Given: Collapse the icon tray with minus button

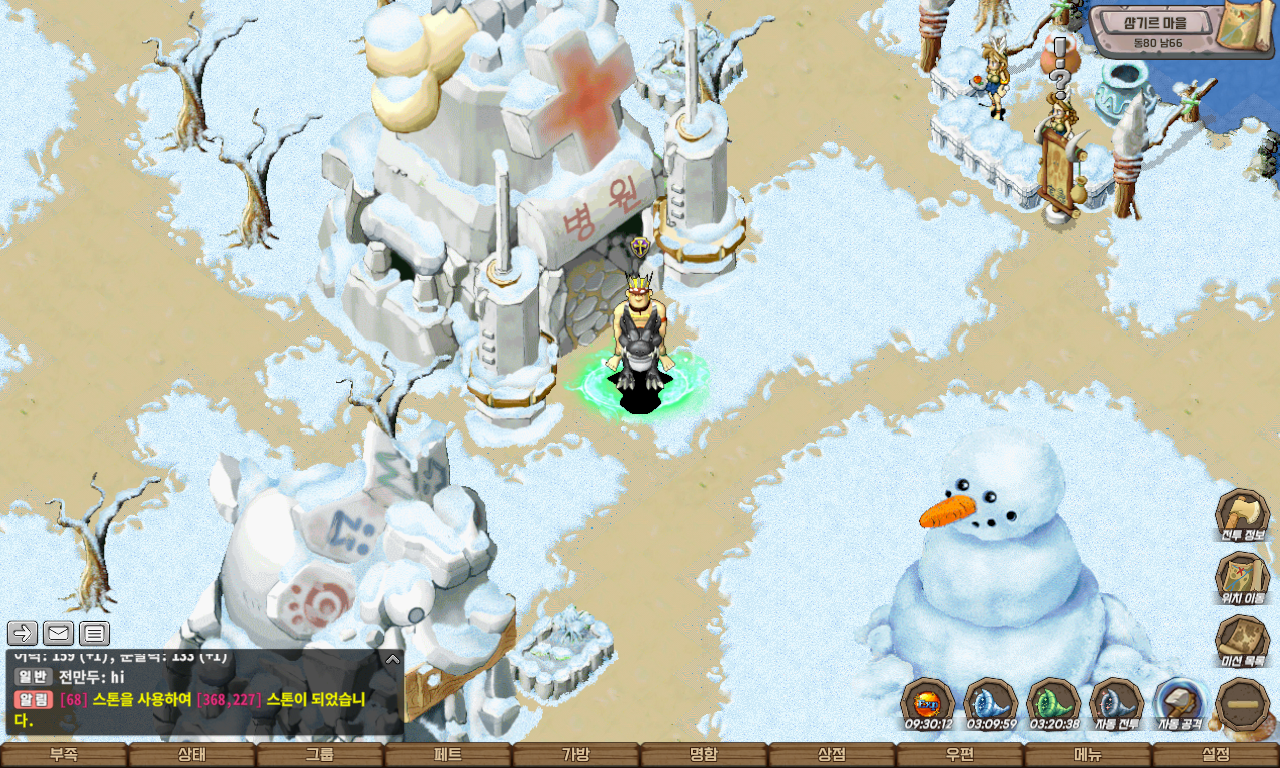Looking at the screenshot, I should pyautogui.click(x=1243, y=703).
